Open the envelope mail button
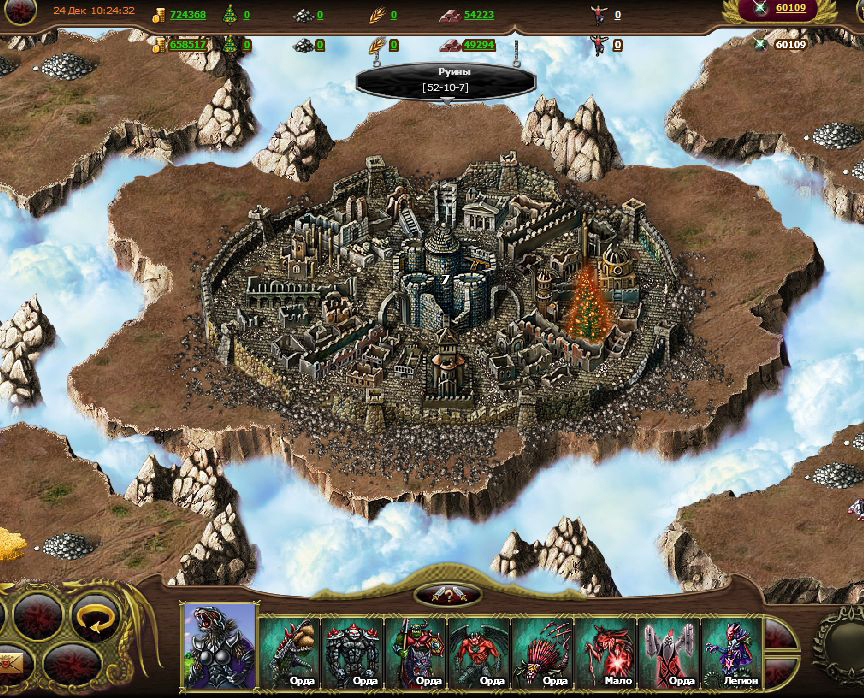The width and height of the screenshot is (864, 698). coord(10,663)
